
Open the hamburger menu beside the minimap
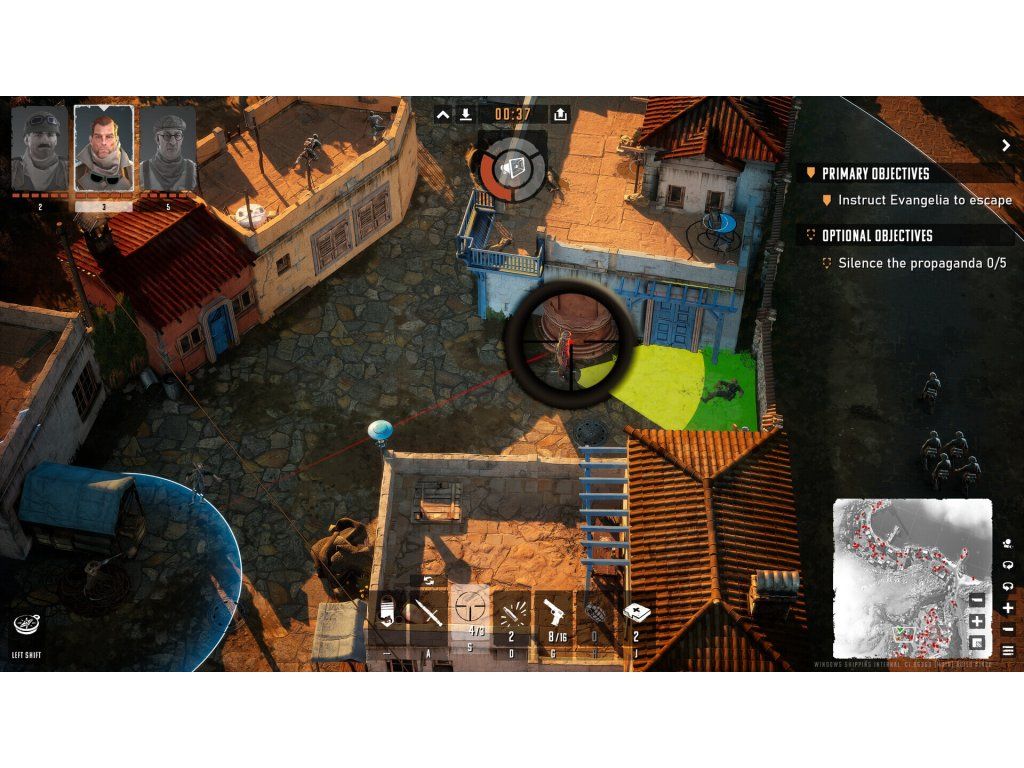coord(1008,651)
